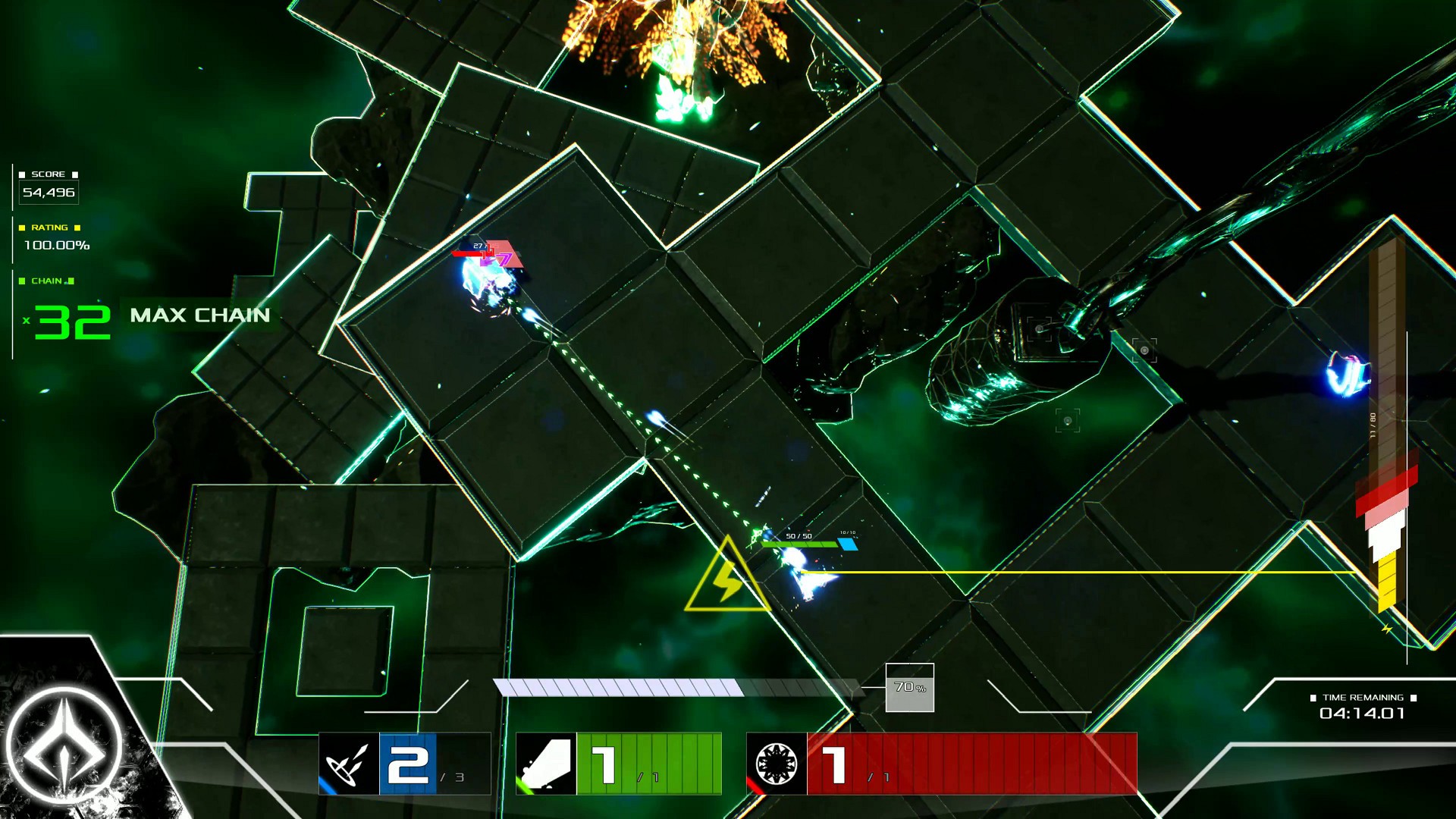Toggle the targeting reticle near the cannon

1038,329
